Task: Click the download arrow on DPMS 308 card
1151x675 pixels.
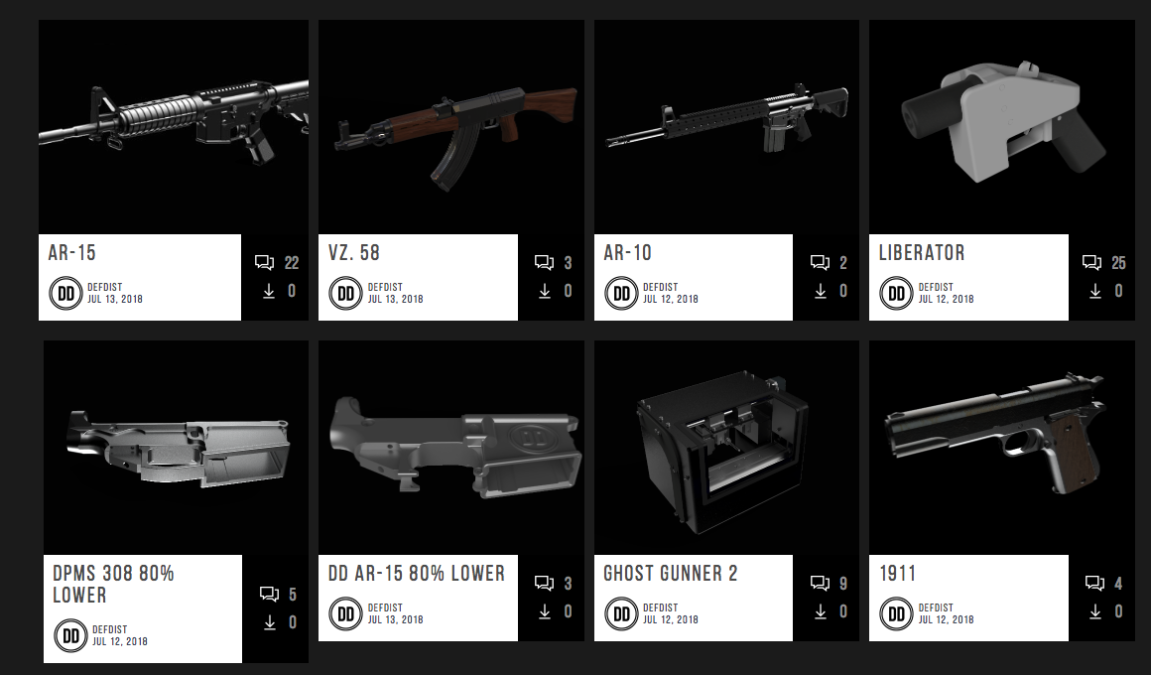Action: coord(269,623)
